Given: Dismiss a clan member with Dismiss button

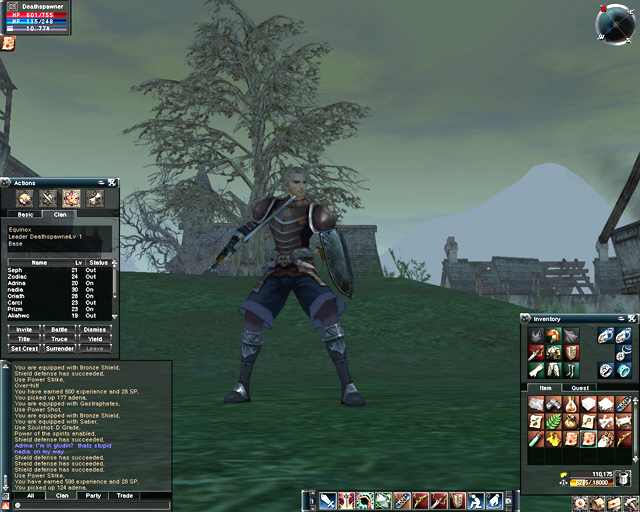Looking at the screenshot, I should [x=94, y=328].
